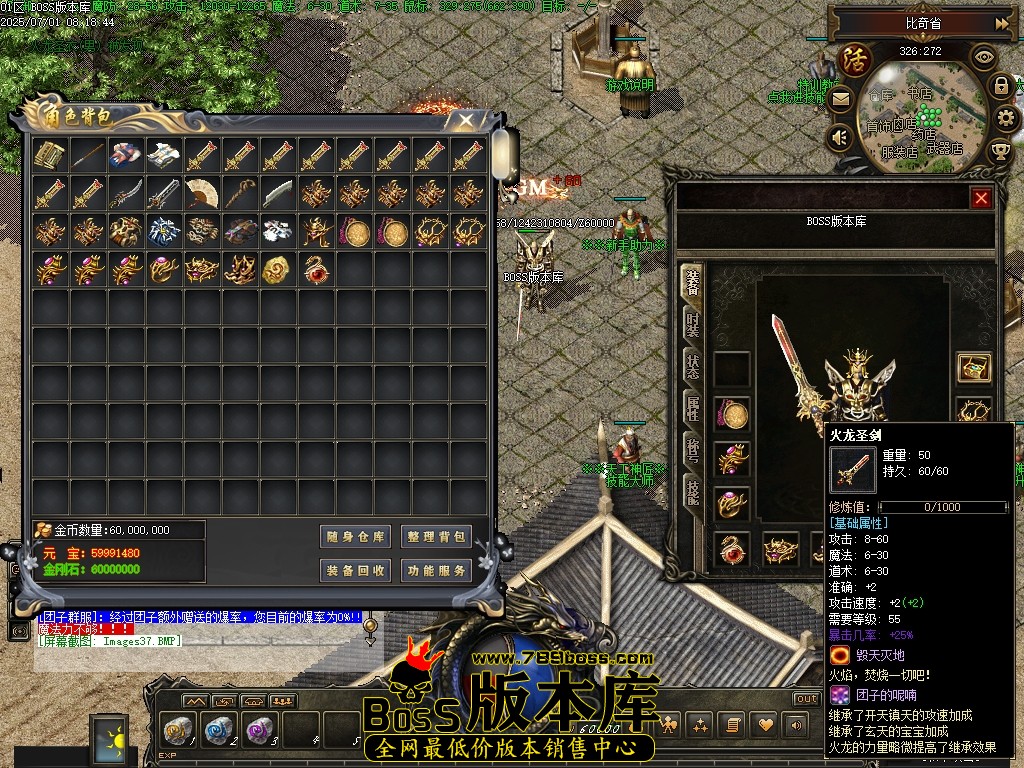Open the 属性 (attributes) tab
1024x768 pixels.
tap(692, 408)
